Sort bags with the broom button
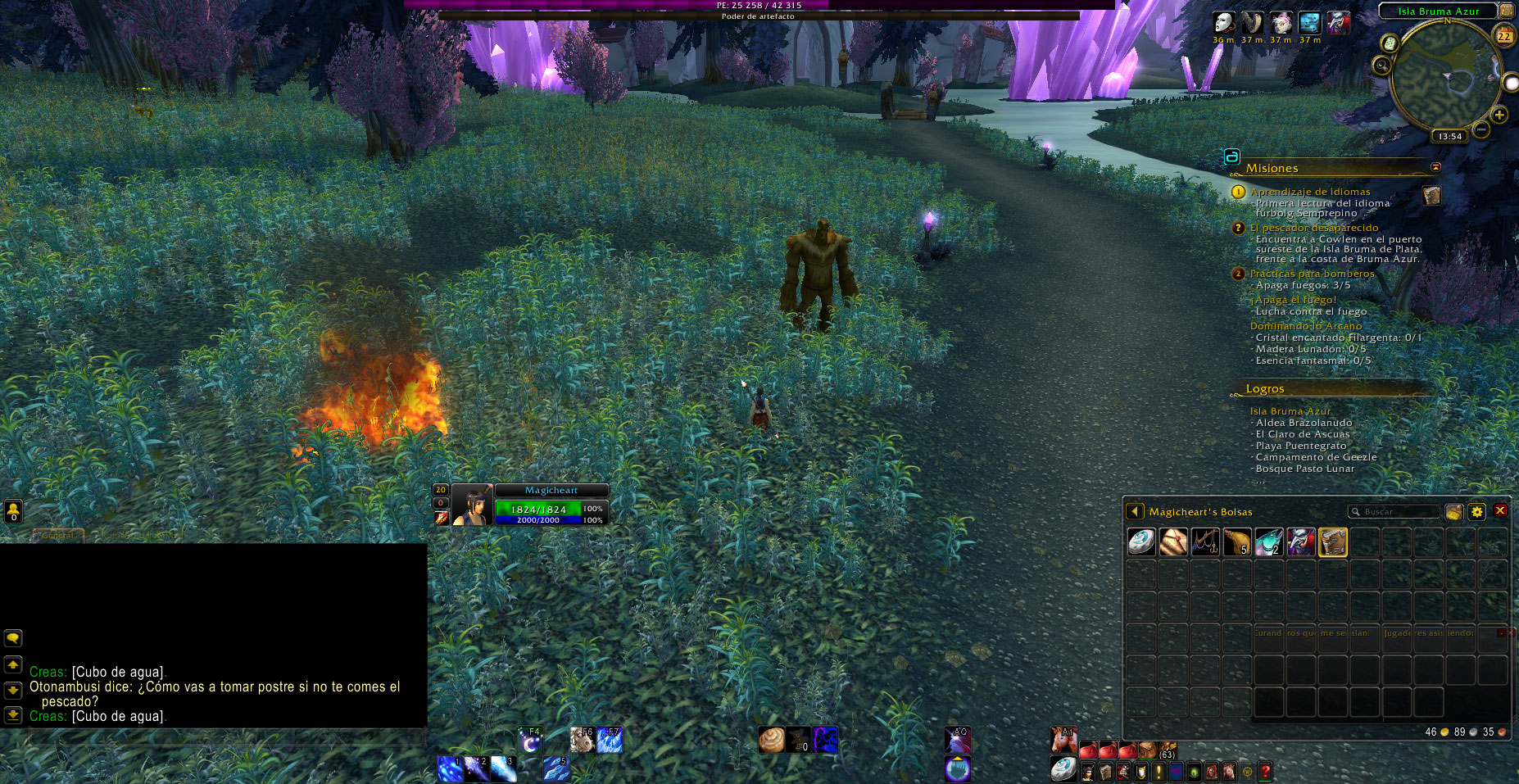Viewport: 1519px width, 784px height. point(1453,511)
